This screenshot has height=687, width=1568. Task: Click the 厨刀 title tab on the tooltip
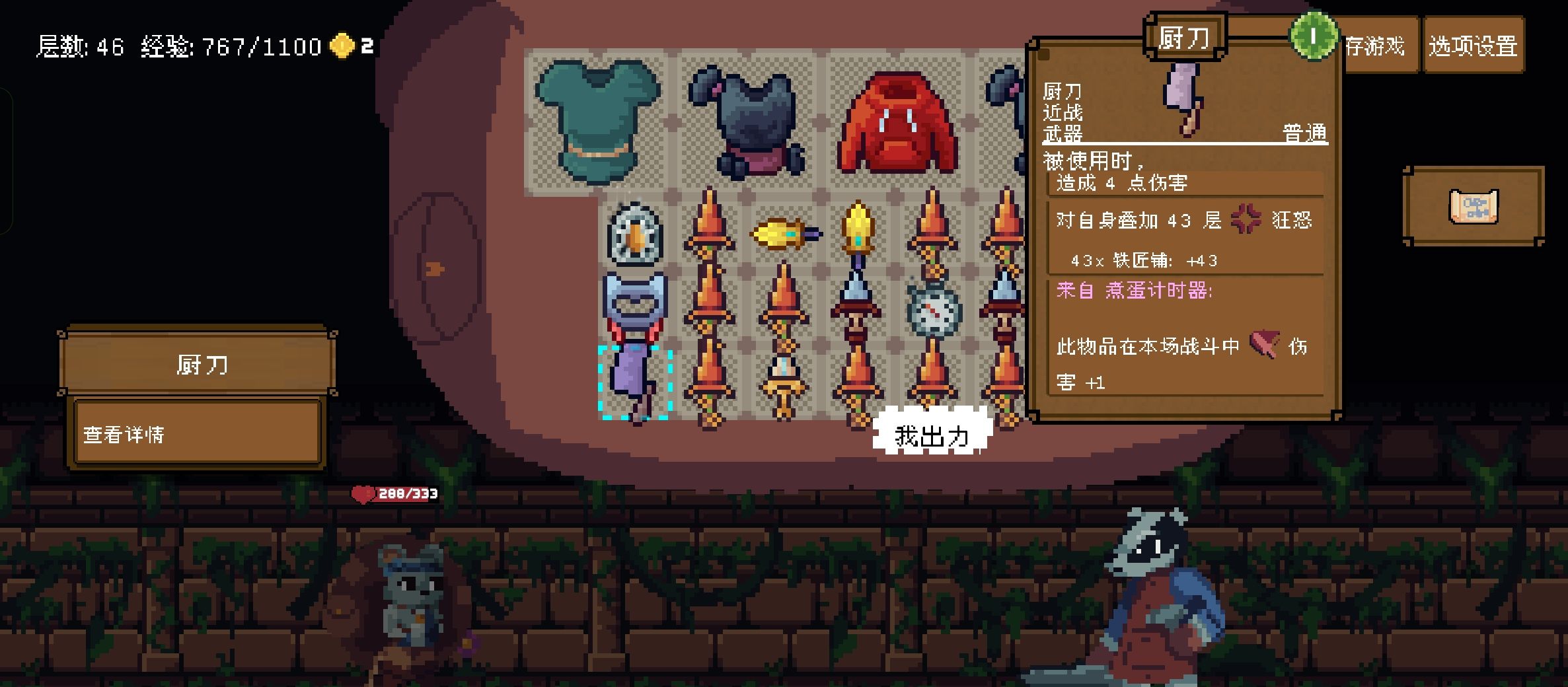coord(1185,37)
